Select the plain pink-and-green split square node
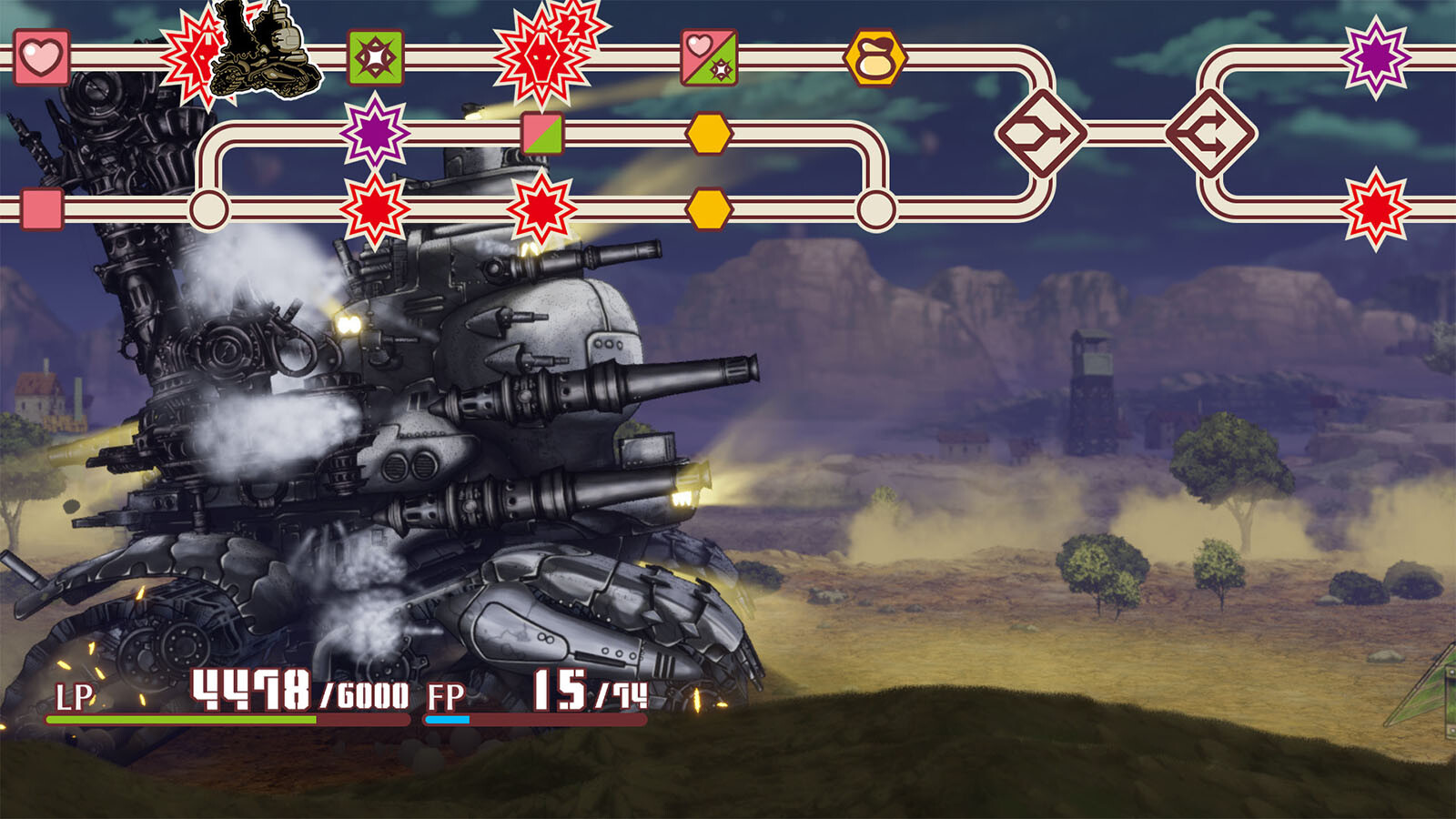 (543, 134)
